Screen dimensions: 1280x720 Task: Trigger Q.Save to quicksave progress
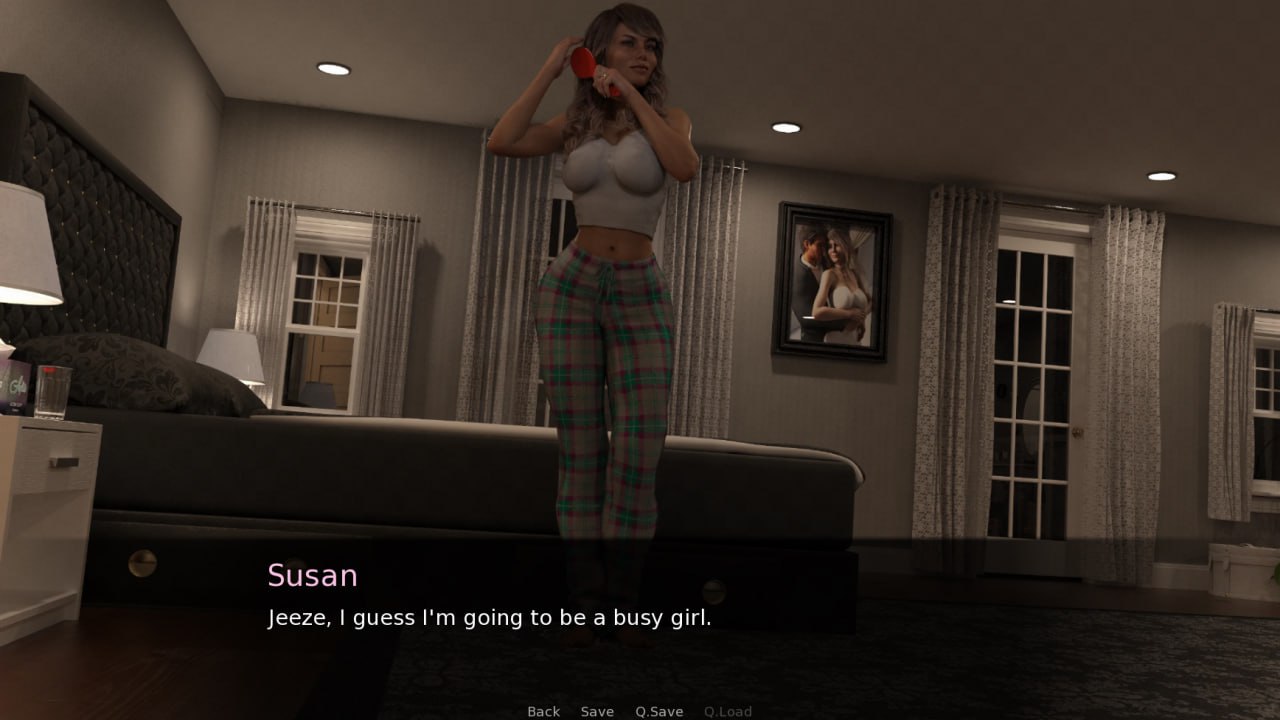[658, 711]
